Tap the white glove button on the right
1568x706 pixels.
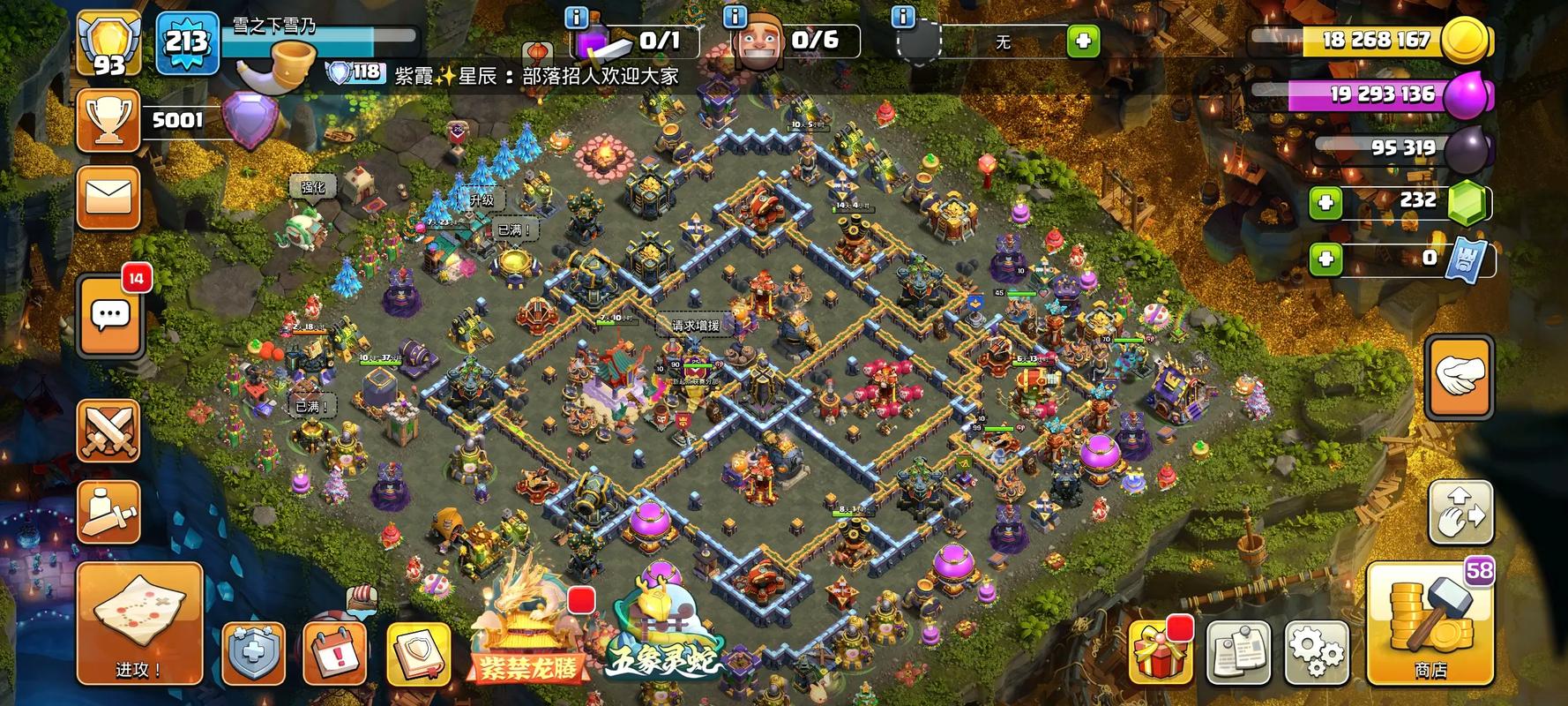(x=1460, y=375)
